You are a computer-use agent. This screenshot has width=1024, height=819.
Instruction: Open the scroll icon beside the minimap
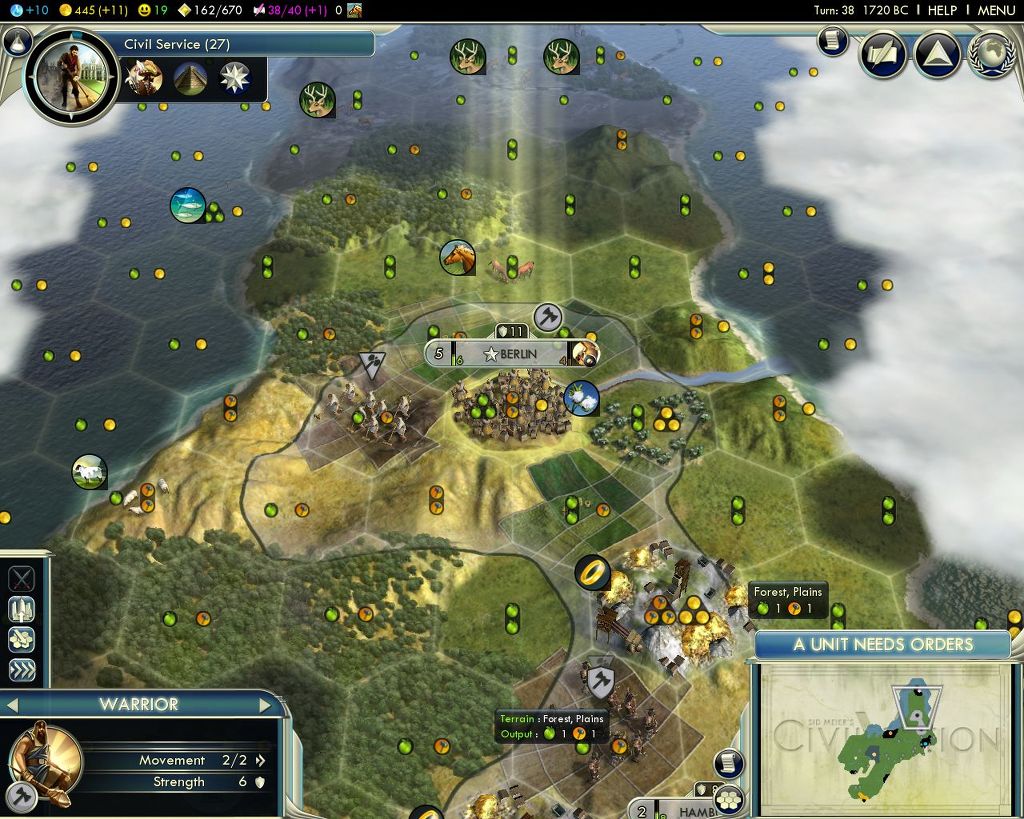[x=729, y=763]
